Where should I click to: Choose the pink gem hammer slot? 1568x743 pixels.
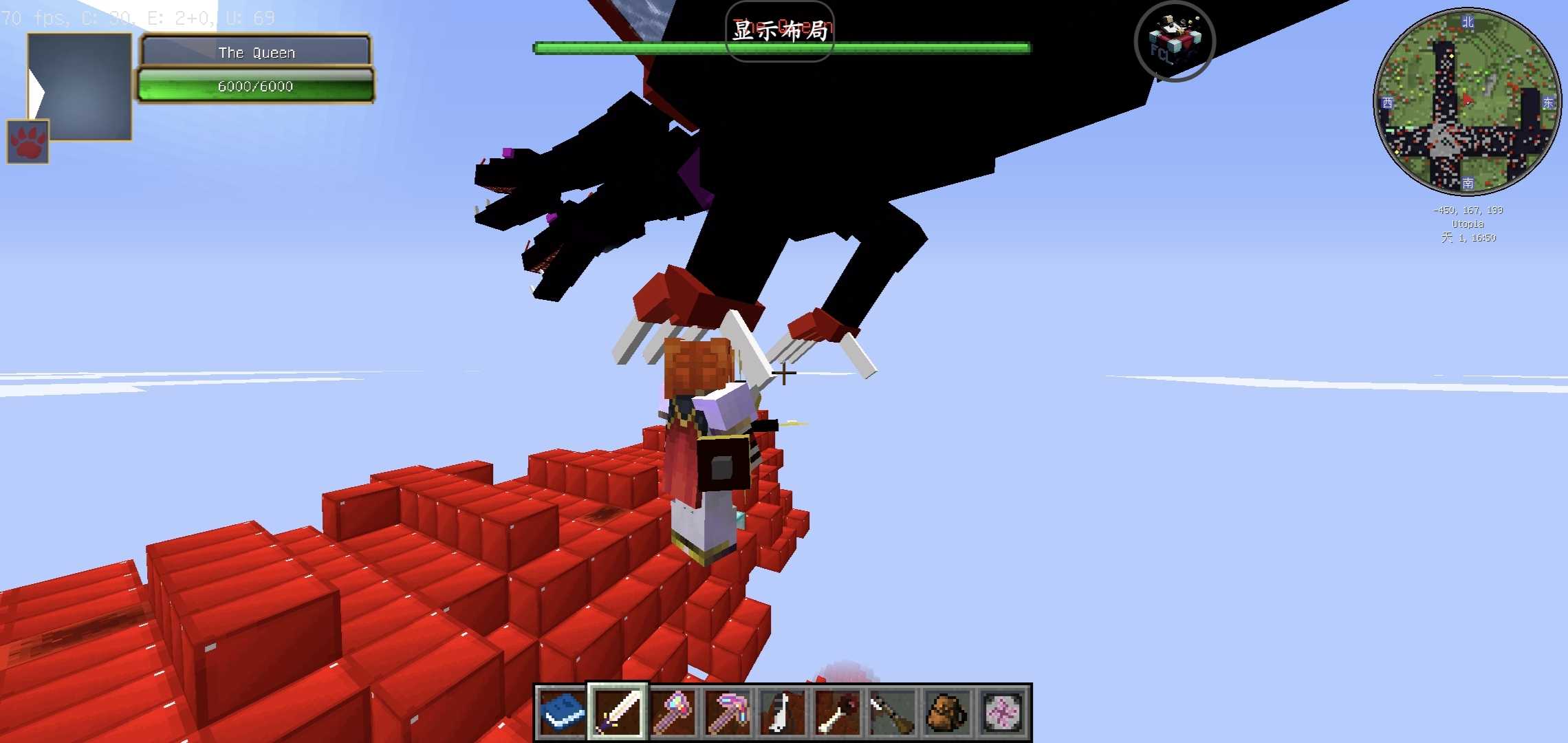(x=673, y=712)
